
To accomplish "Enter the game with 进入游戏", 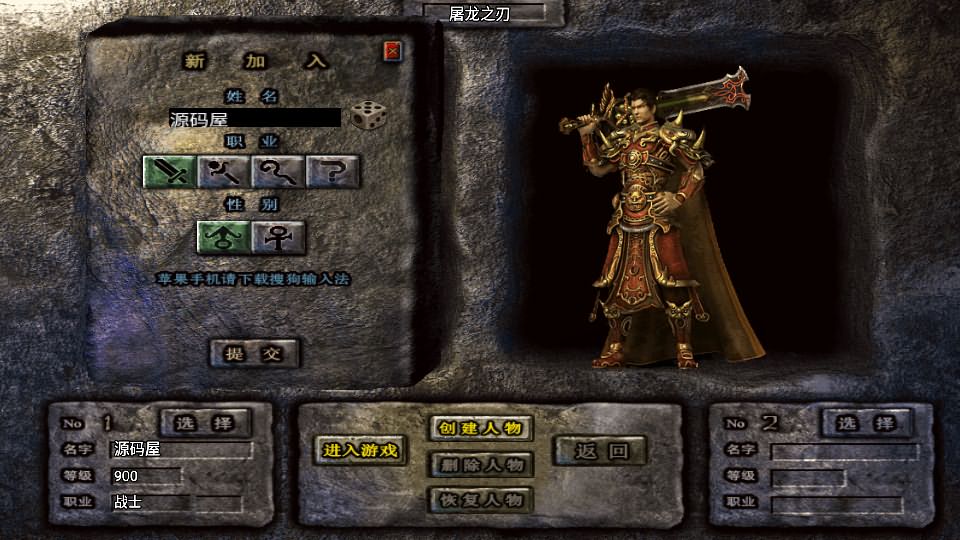I will [x=360, y=451].
